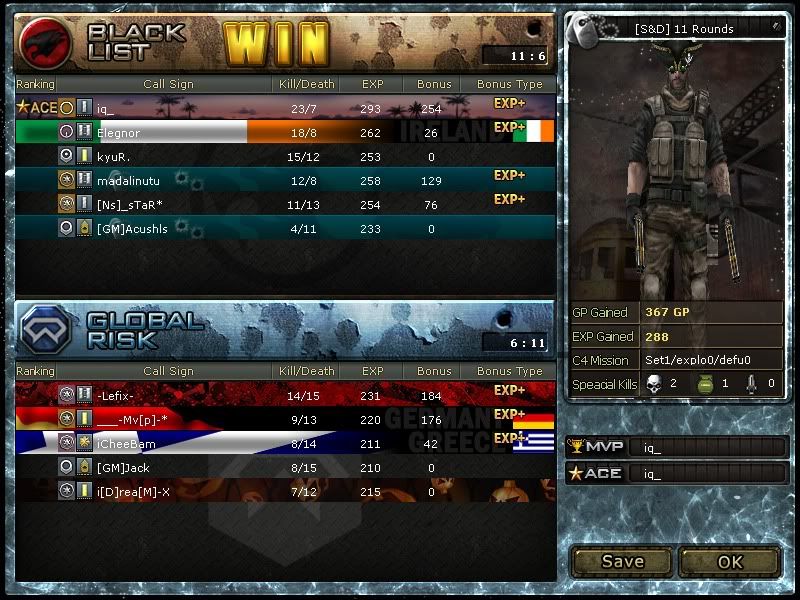Image resolution: width=800 pixels, height=600 pixels.
Task: Click the [Ns]_sTaR* player row
Action: point(285,204)
